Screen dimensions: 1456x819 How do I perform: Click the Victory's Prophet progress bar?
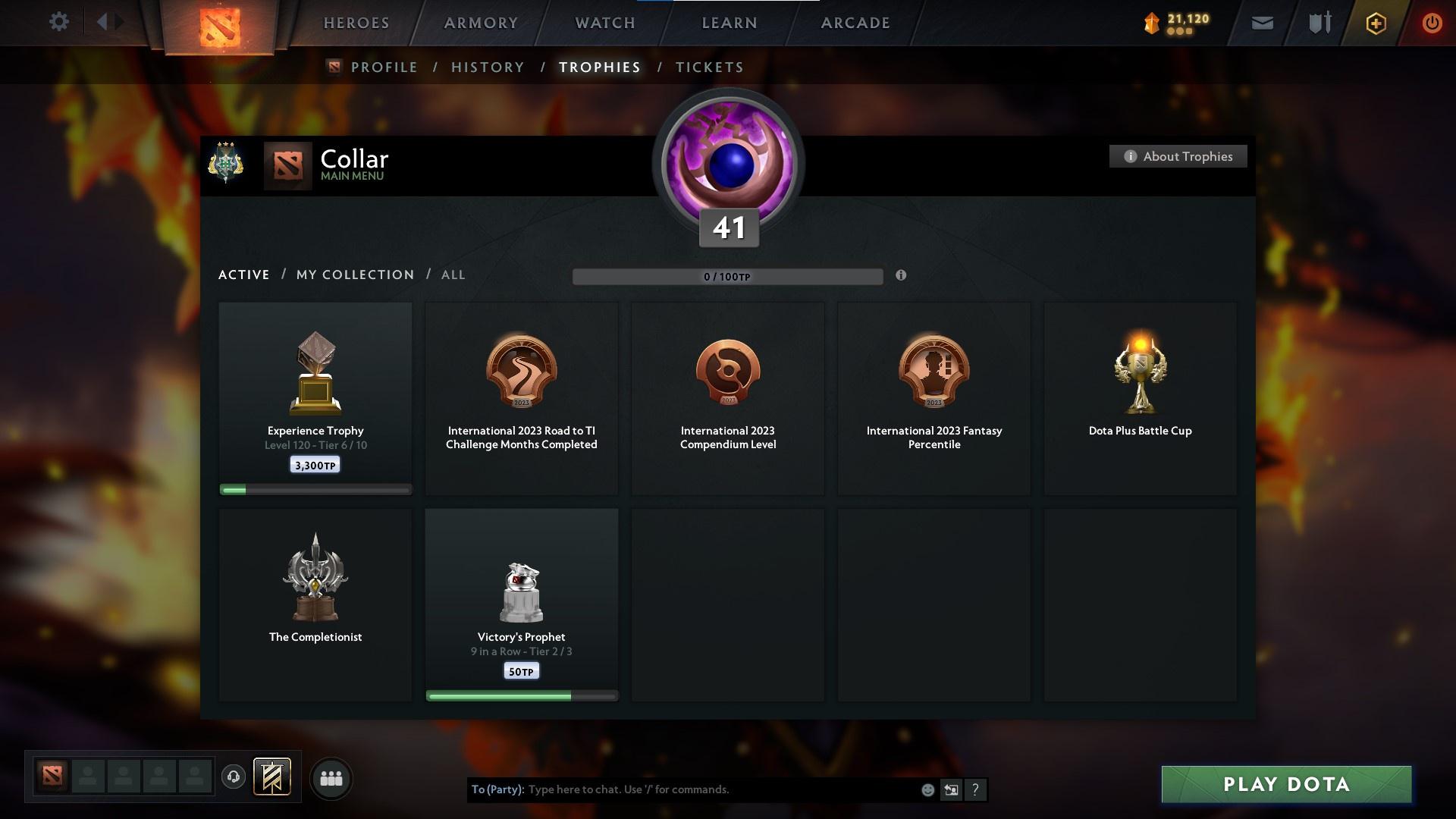pyautogui.click(x=522, y=695)
